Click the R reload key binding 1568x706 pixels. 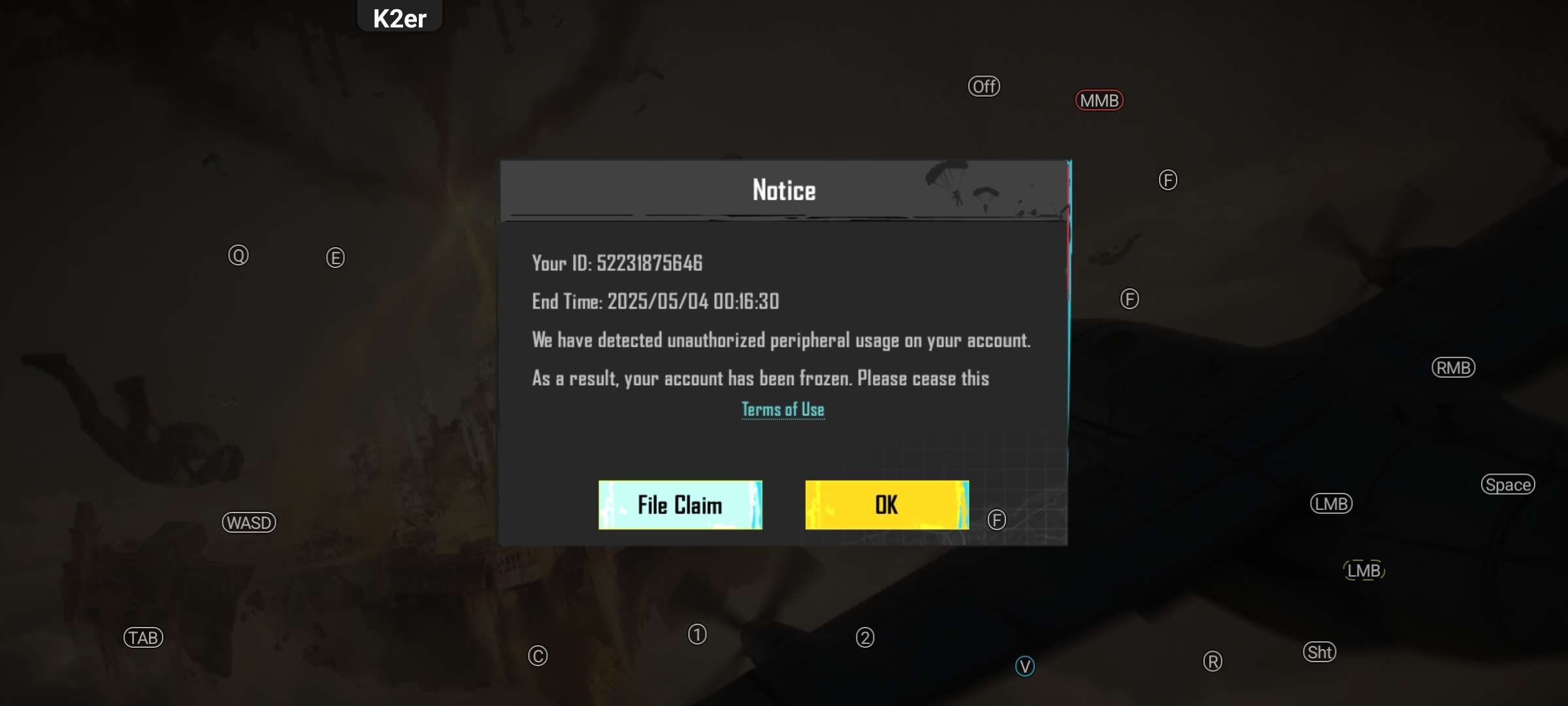coord(1212,662)
